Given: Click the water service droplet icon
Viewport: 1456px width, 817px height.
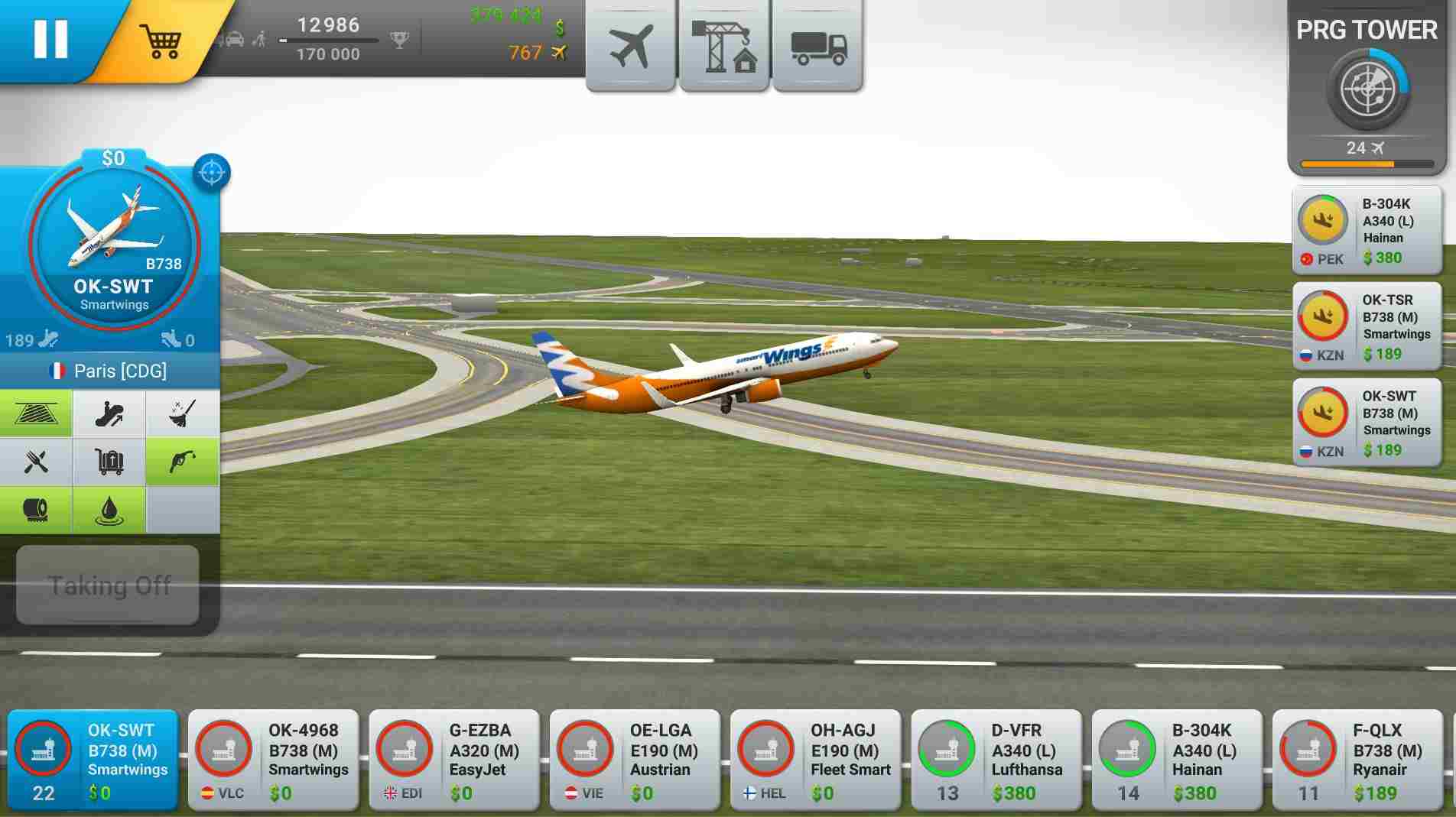Looking at the screenshot, I should click(x=109, y=511).
